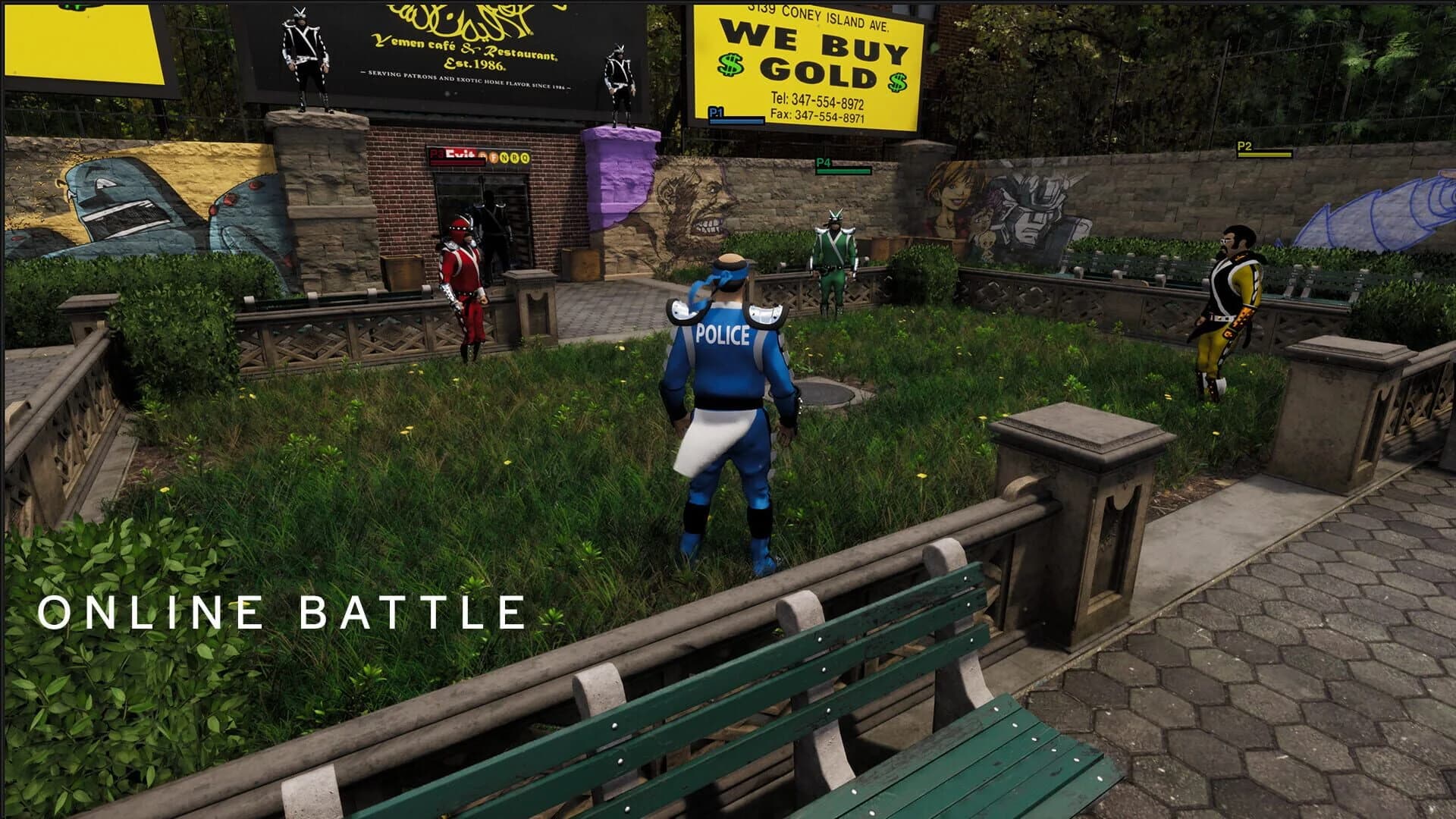
Task: Click the R subway route icon
Action: pyautogui.click(x=513, y=156)
